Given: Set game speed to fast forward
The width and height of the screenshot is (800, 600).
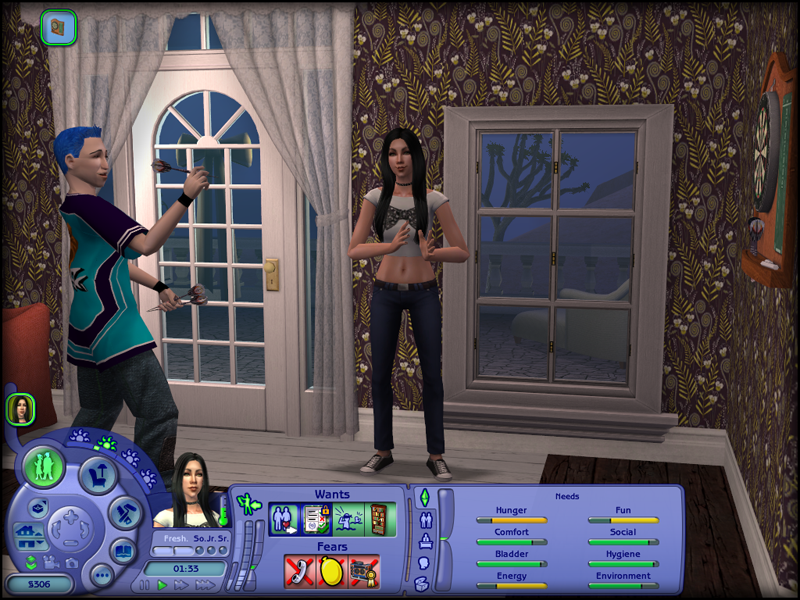Looking at the screenshot, I should coord(181,585).
